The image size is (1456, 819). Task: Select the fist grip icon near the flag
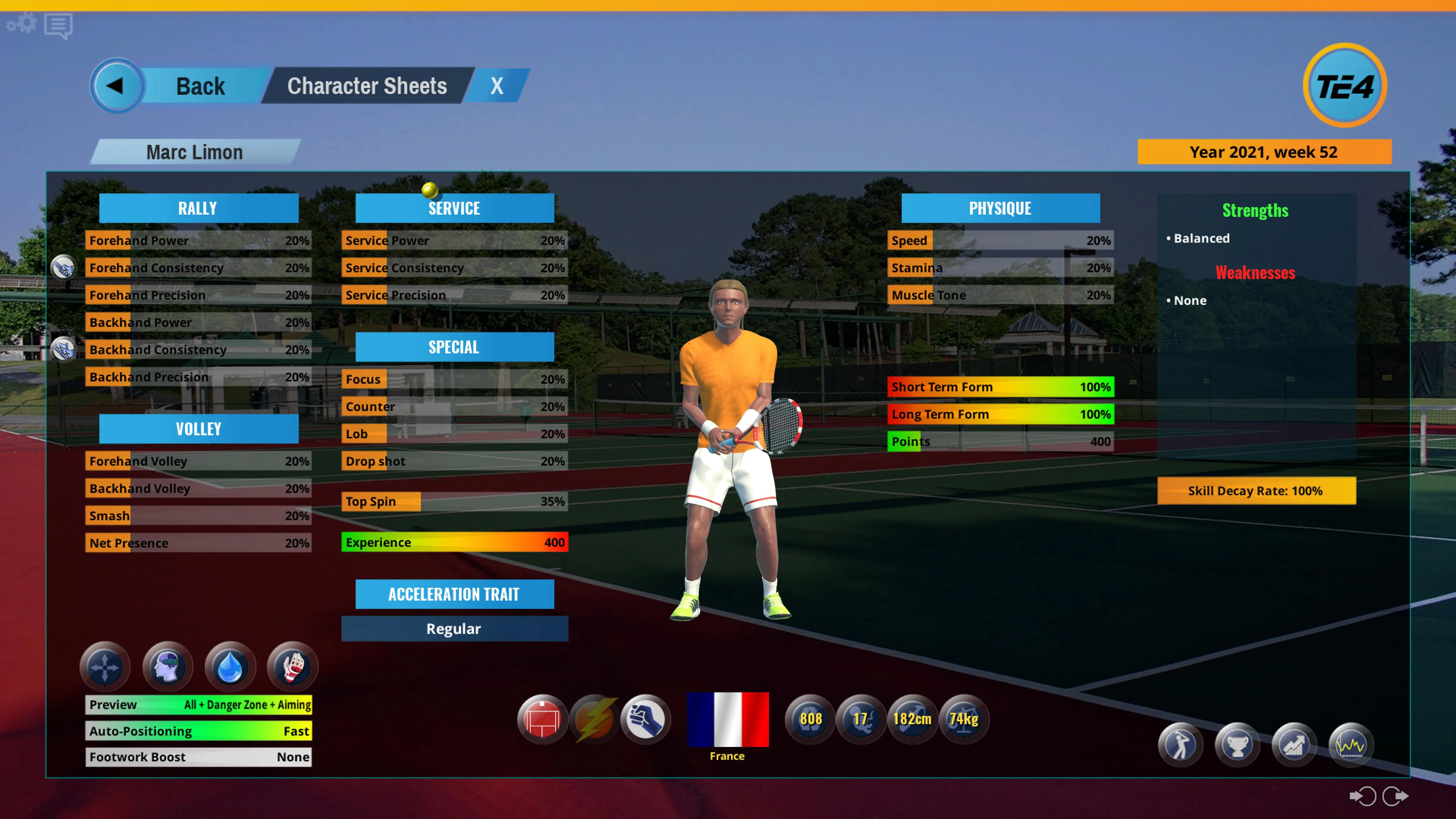(645, 719)
